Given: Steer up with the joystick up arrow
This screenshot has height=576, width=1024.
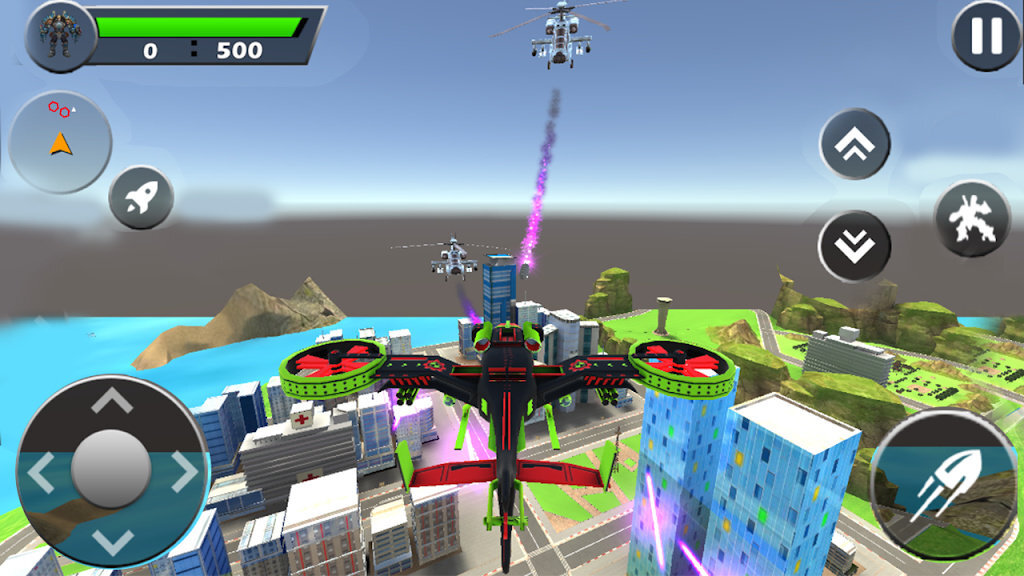Looking at the screenshot, I should tap(112, 401).
